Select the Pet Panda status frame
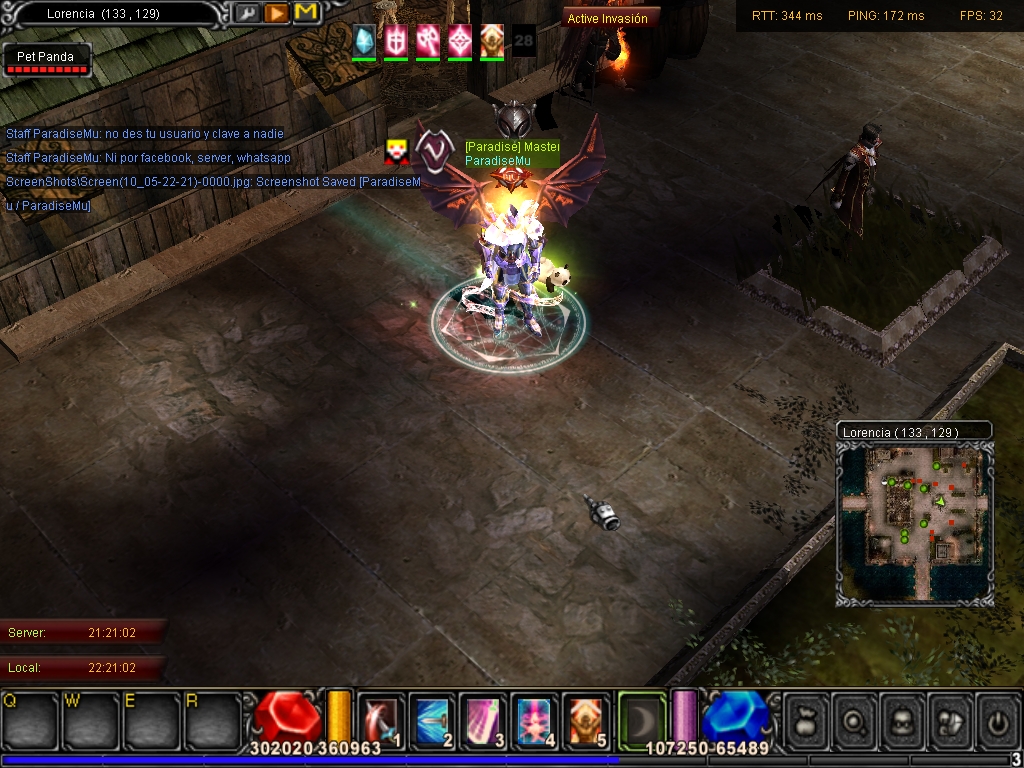Image resolution: width=1024 pixels, height=768 pixels. [x=46, y=60]
